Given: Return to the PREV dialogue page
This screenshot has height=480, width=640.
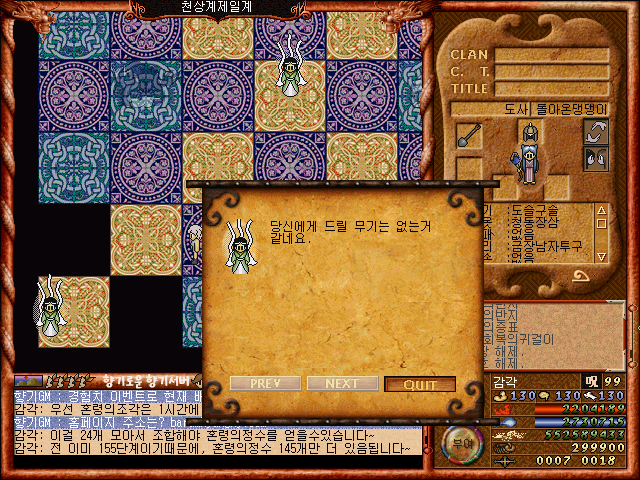Looking at the screenshot, I should click(x=265, y=384).
